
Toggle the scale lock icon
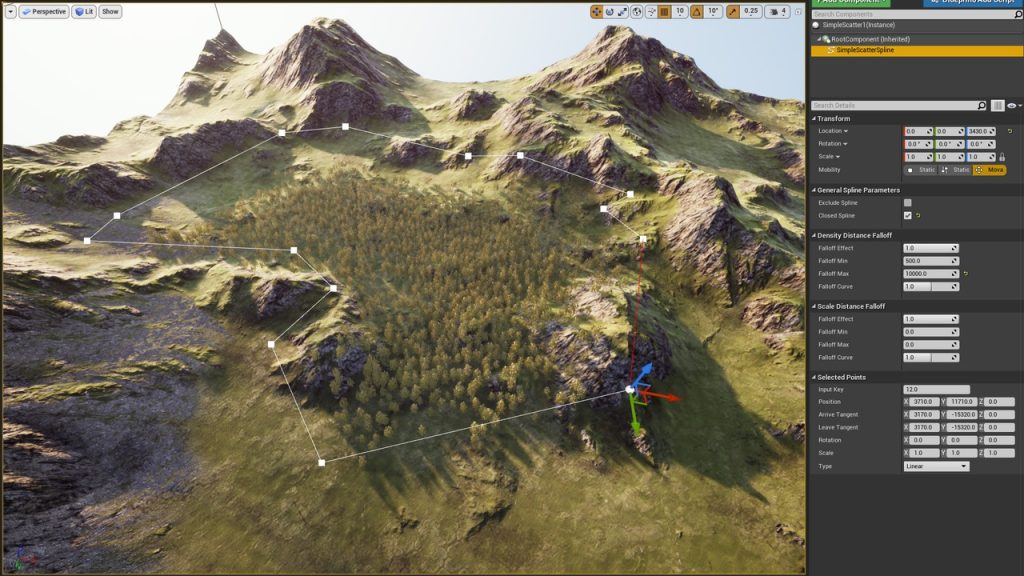click(x=1002, y=157)
